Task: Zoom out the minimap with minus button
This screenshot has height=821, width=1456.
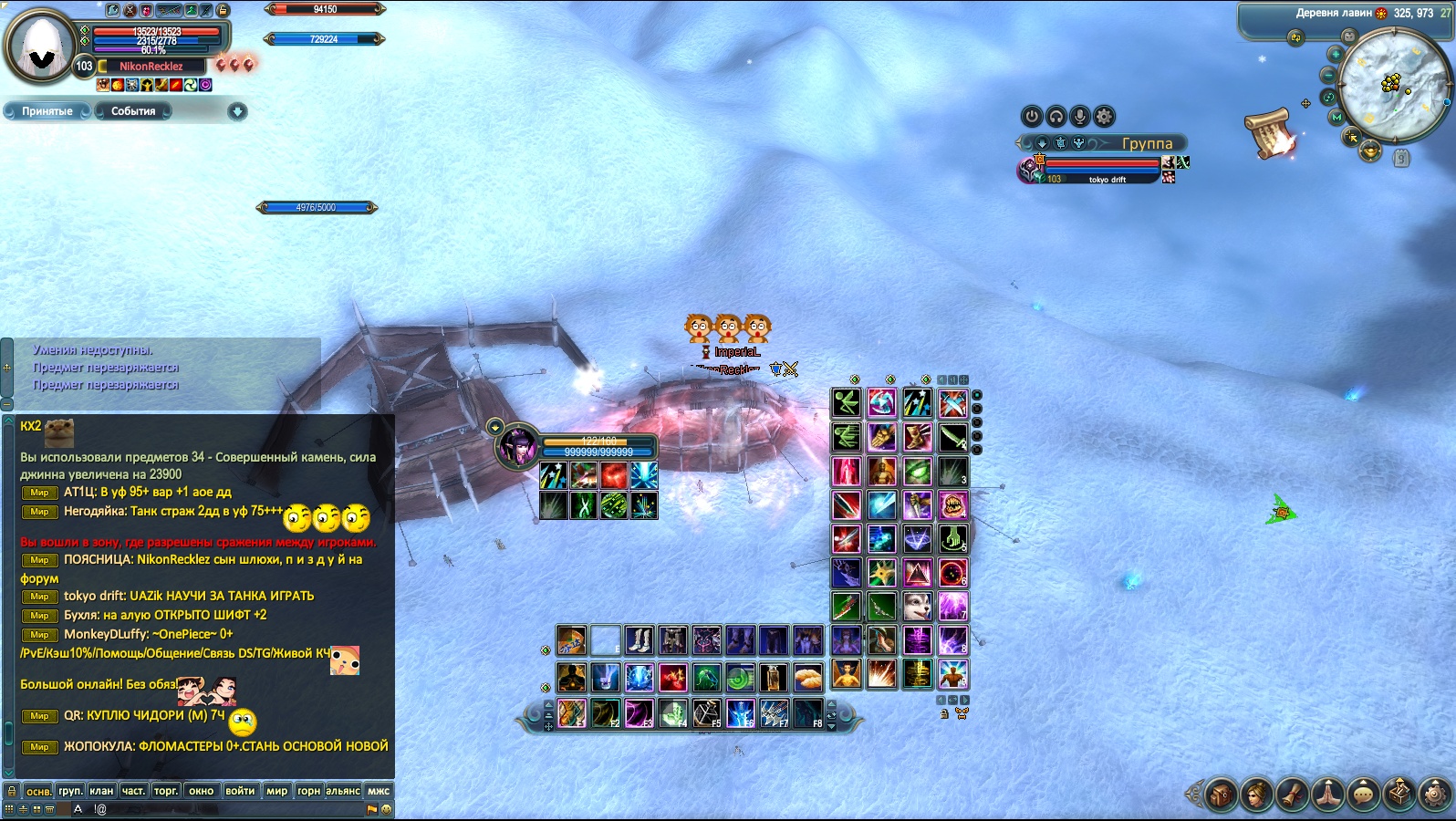Action: click(1329, 76)
